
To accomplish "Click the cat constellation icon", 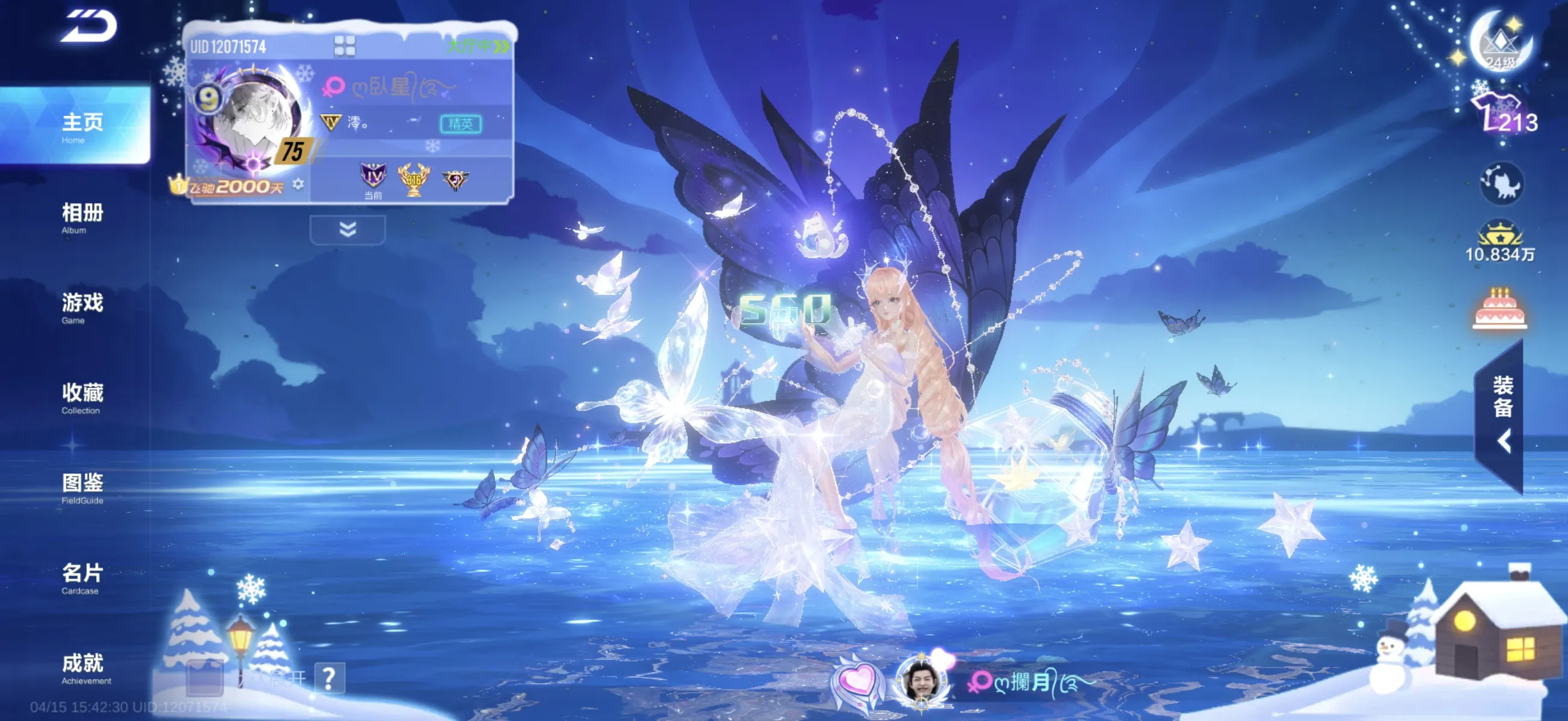I will point(1502,183).
